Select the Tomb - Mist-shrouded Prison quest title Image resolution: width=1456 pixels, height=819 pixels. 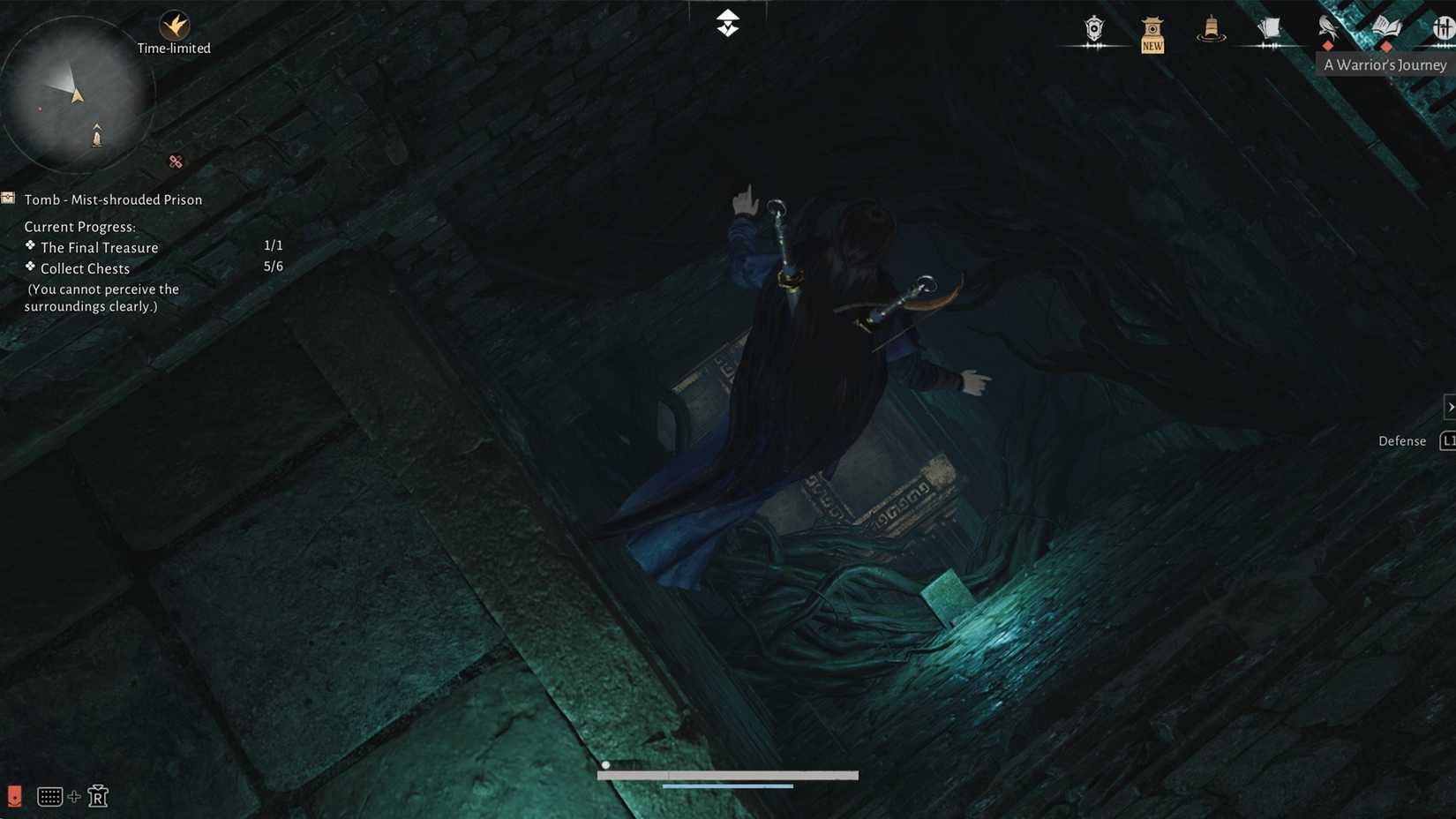[113, 199]
